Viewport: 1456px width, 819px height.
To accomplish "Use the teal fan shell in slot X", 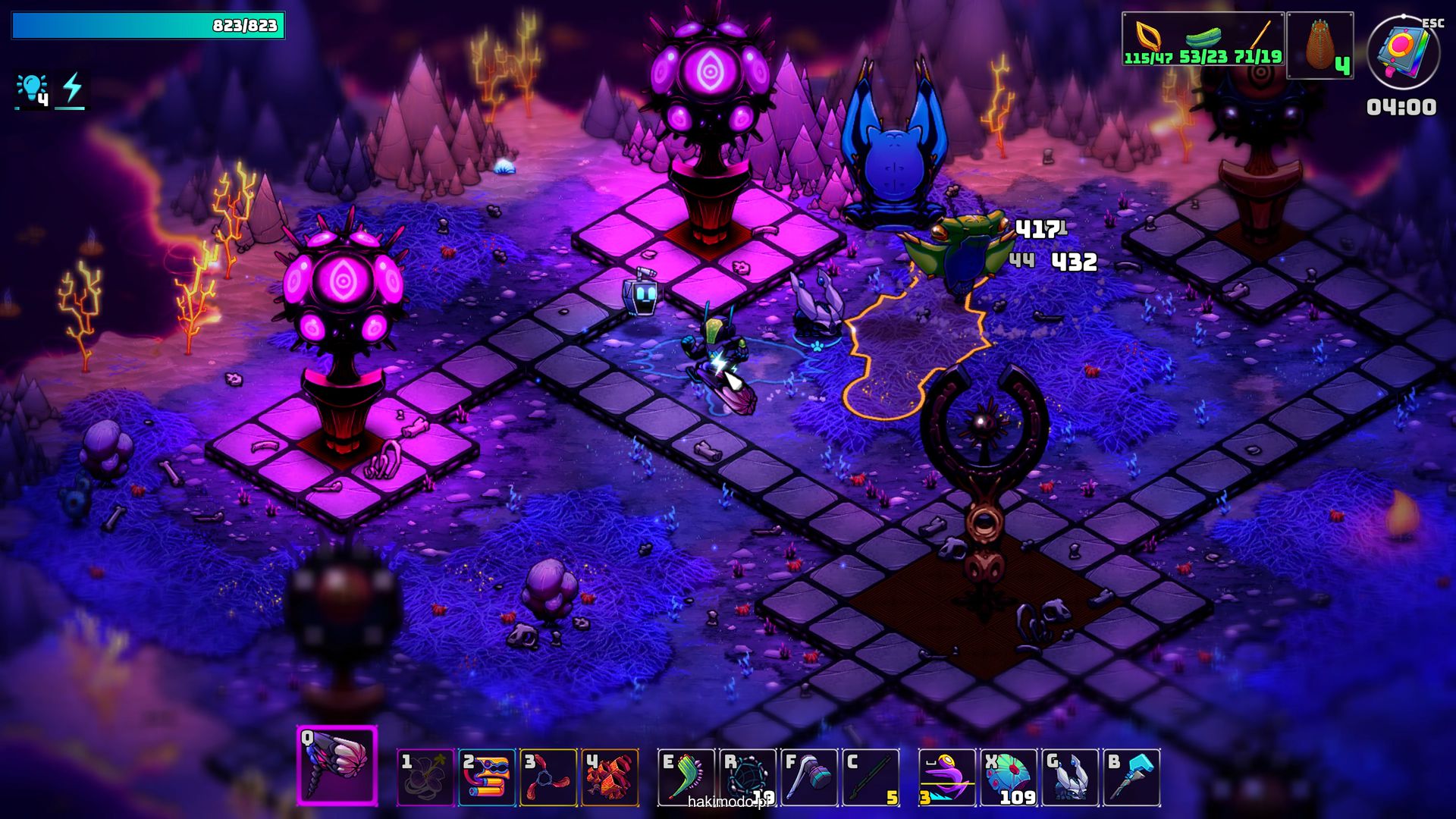I will click(1009, 777).
